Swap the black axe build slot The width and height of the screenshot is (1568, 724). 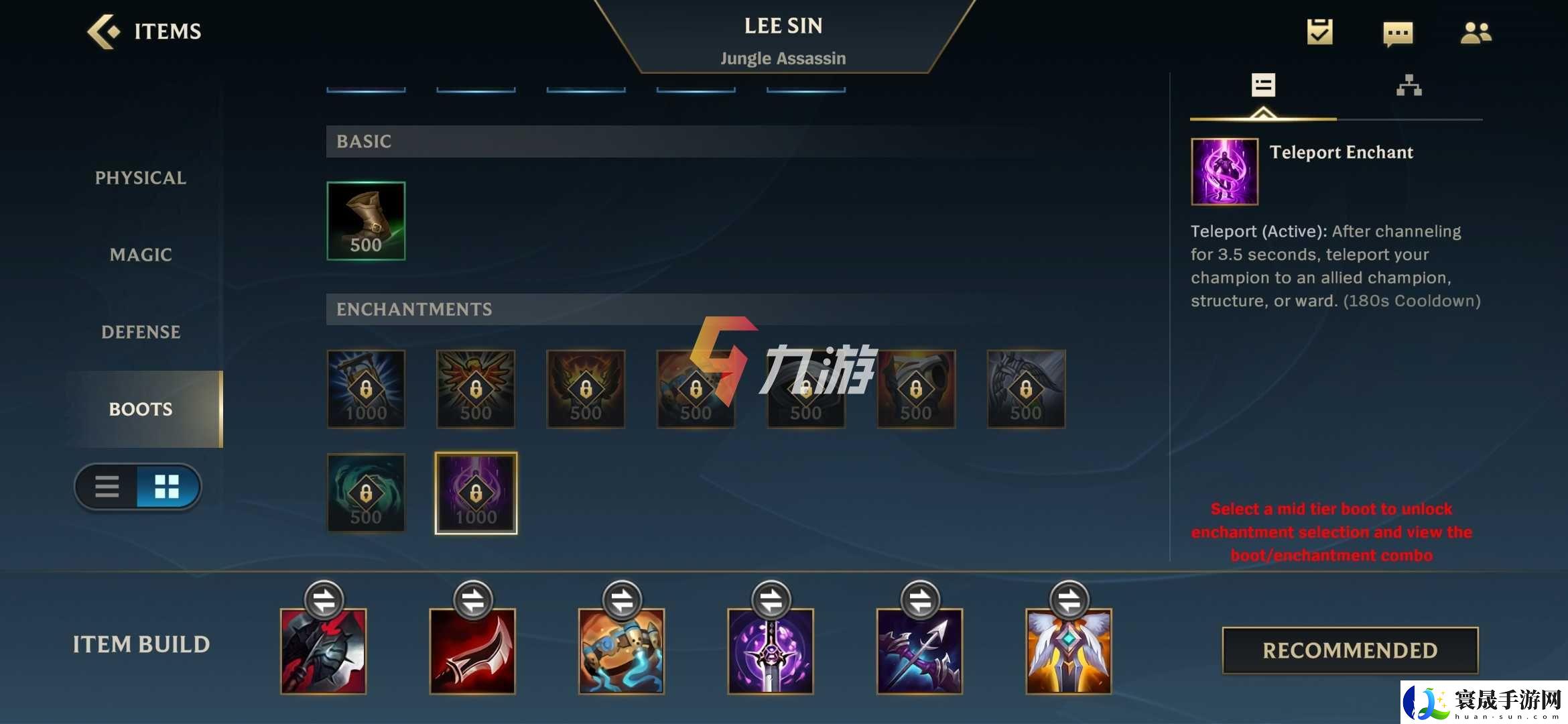tap(324, 600)
